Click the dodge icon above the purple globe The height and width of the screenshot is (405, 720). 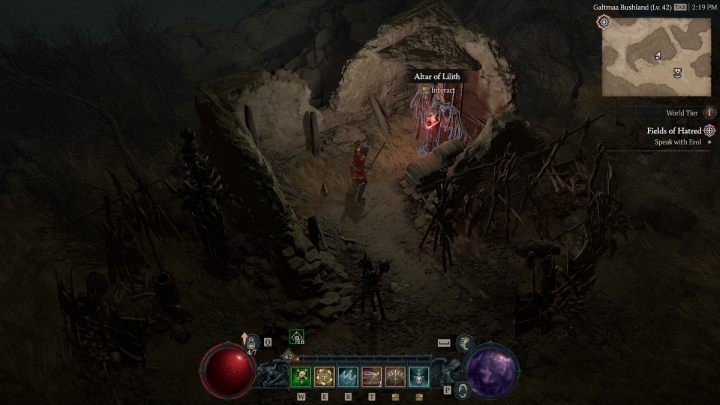465,343
